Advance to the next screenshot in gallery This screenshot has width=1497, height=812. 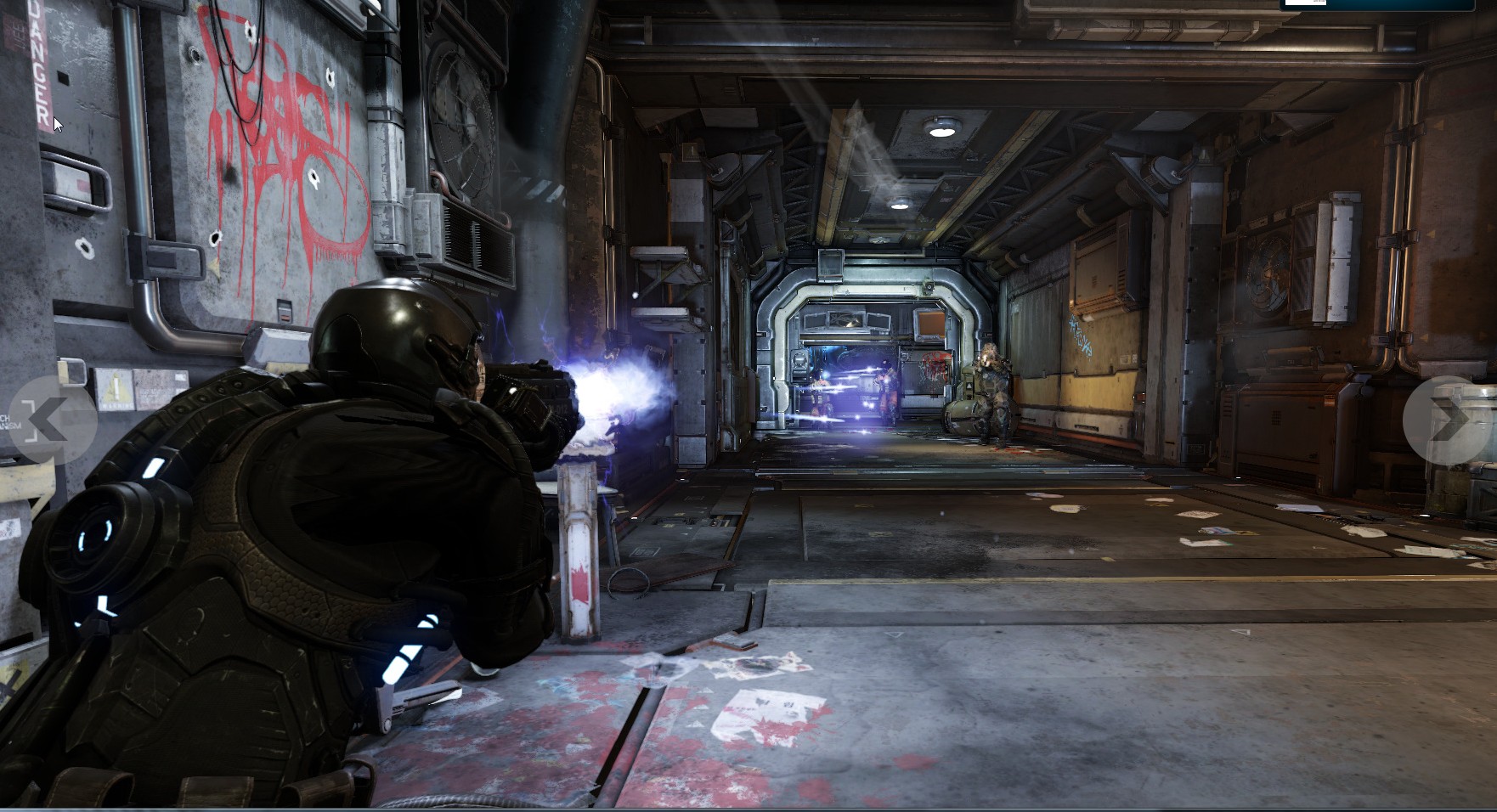click(1447, 420)
